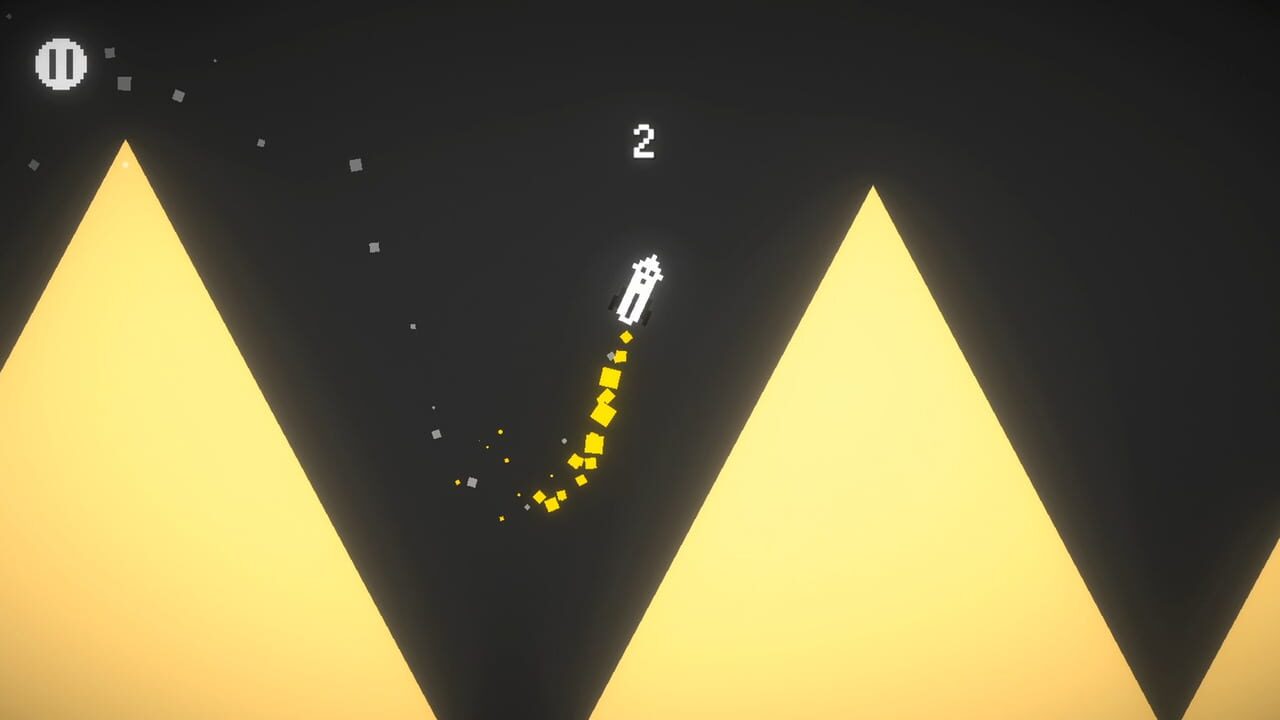The height and width of the screenshot is (720, 1280).
Task: Click the large gray particle below the pause button
Action: (x=123, y=83)
